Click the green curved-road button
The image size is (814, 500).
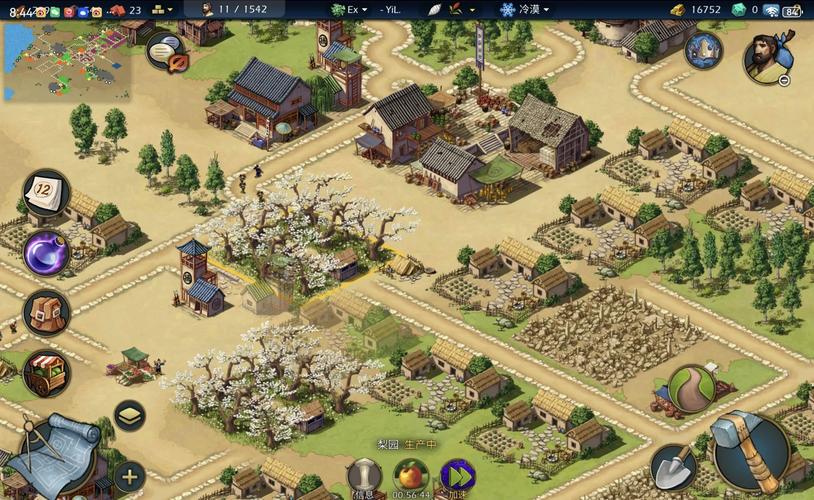(690, 388)
